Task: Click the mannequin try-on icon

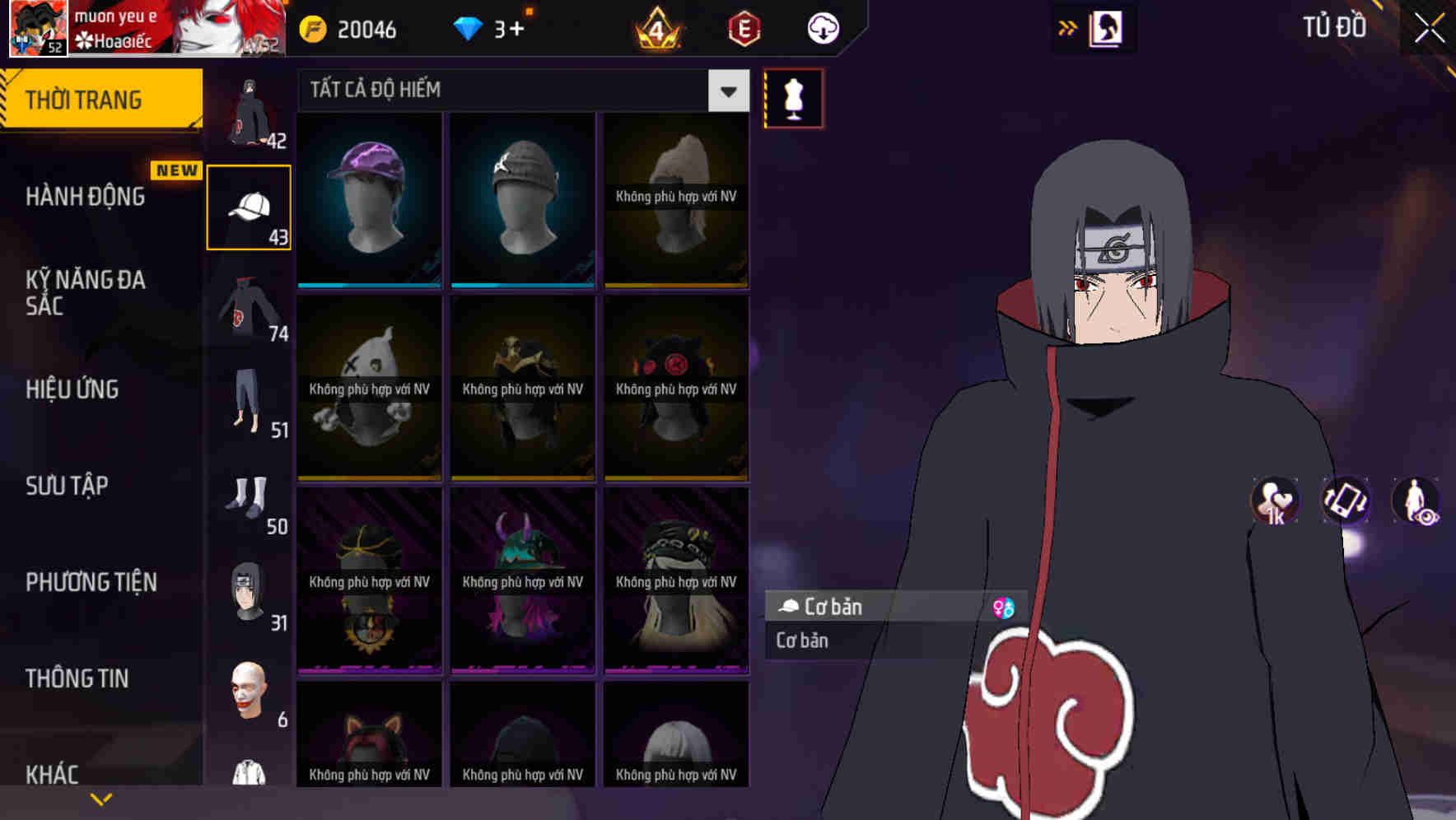Action: pyautogui.click(x=792, y=97)
